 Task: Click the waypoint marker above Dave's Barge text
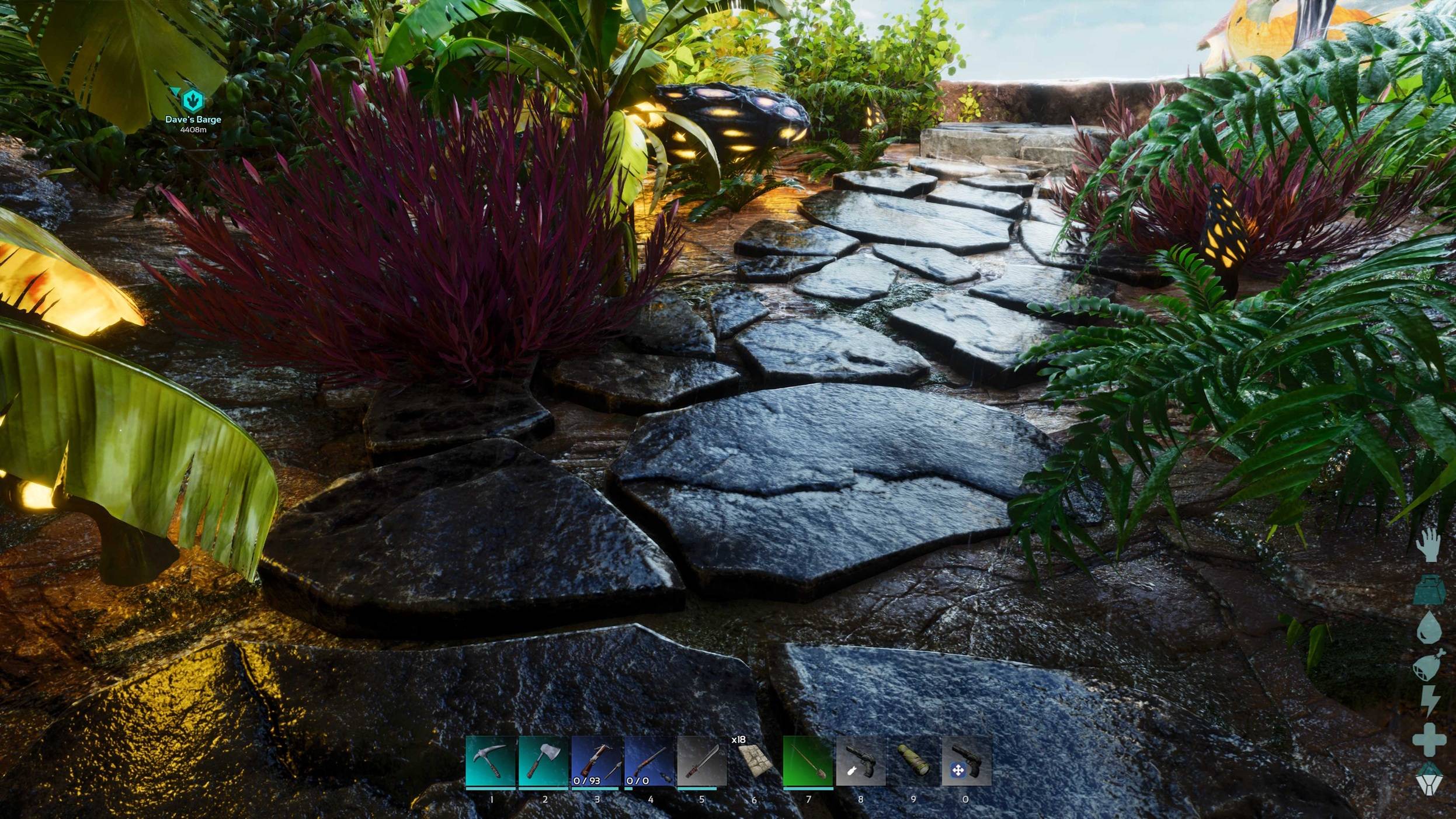click(x=193, y=99)
